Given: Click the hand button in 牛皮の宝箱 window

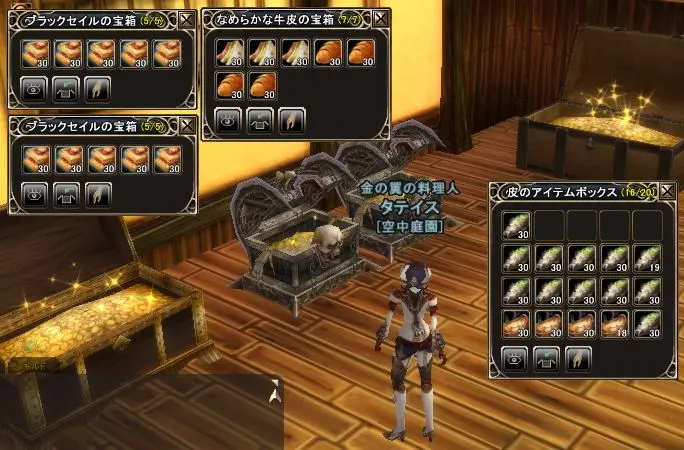Looking at the screenshot, I should pyautogui.click(x=291, y=122).
